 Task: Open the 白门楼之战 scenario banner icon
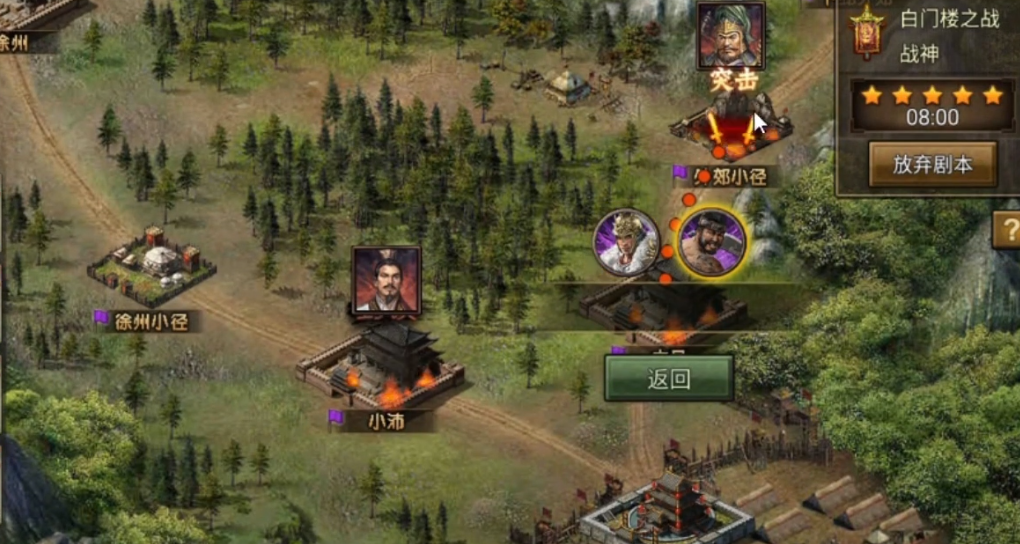click(x=865, y=34)
